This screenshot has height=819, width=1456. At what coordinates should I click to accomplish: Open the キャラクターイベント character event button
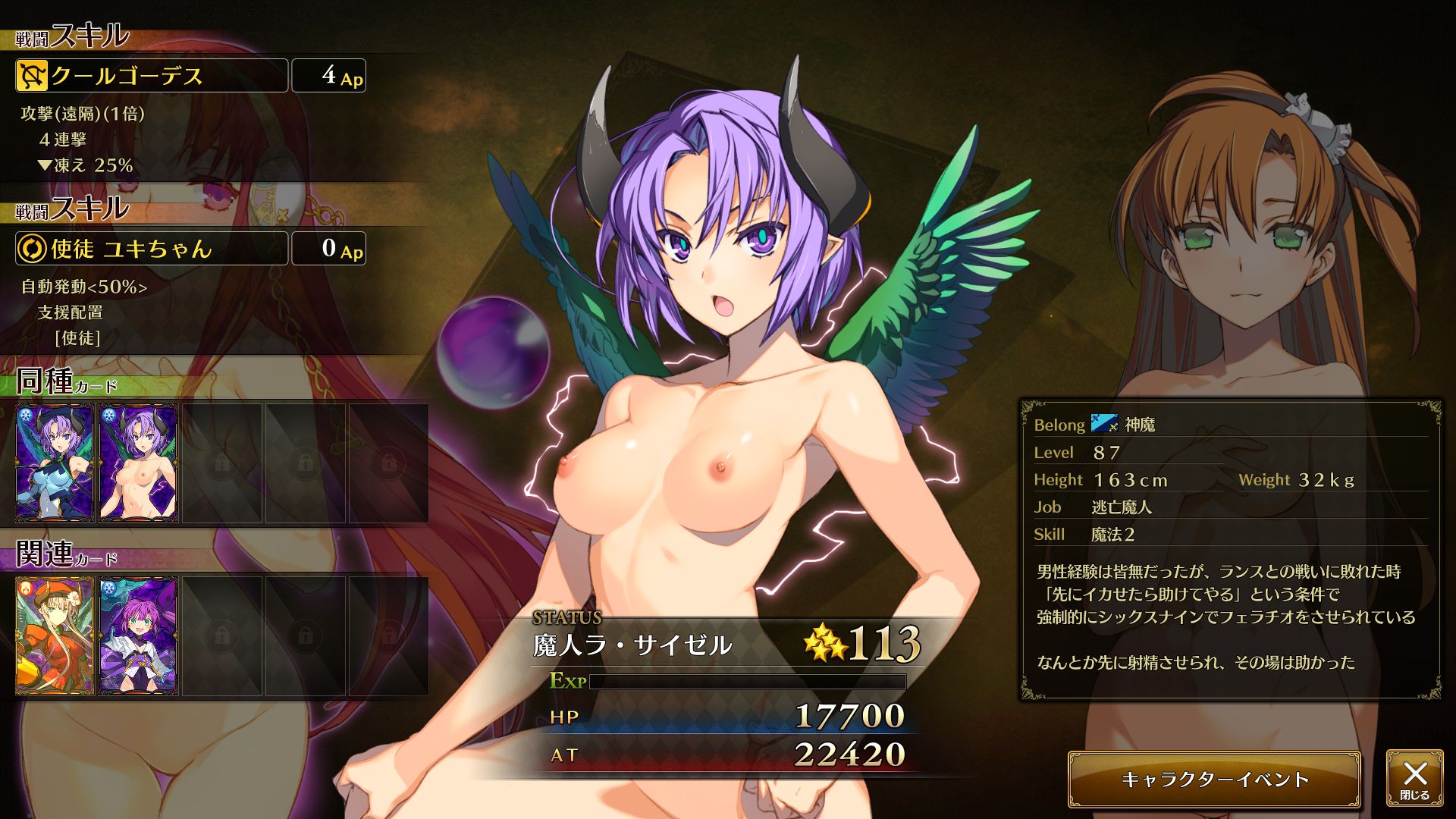[x=1214, y=780]
